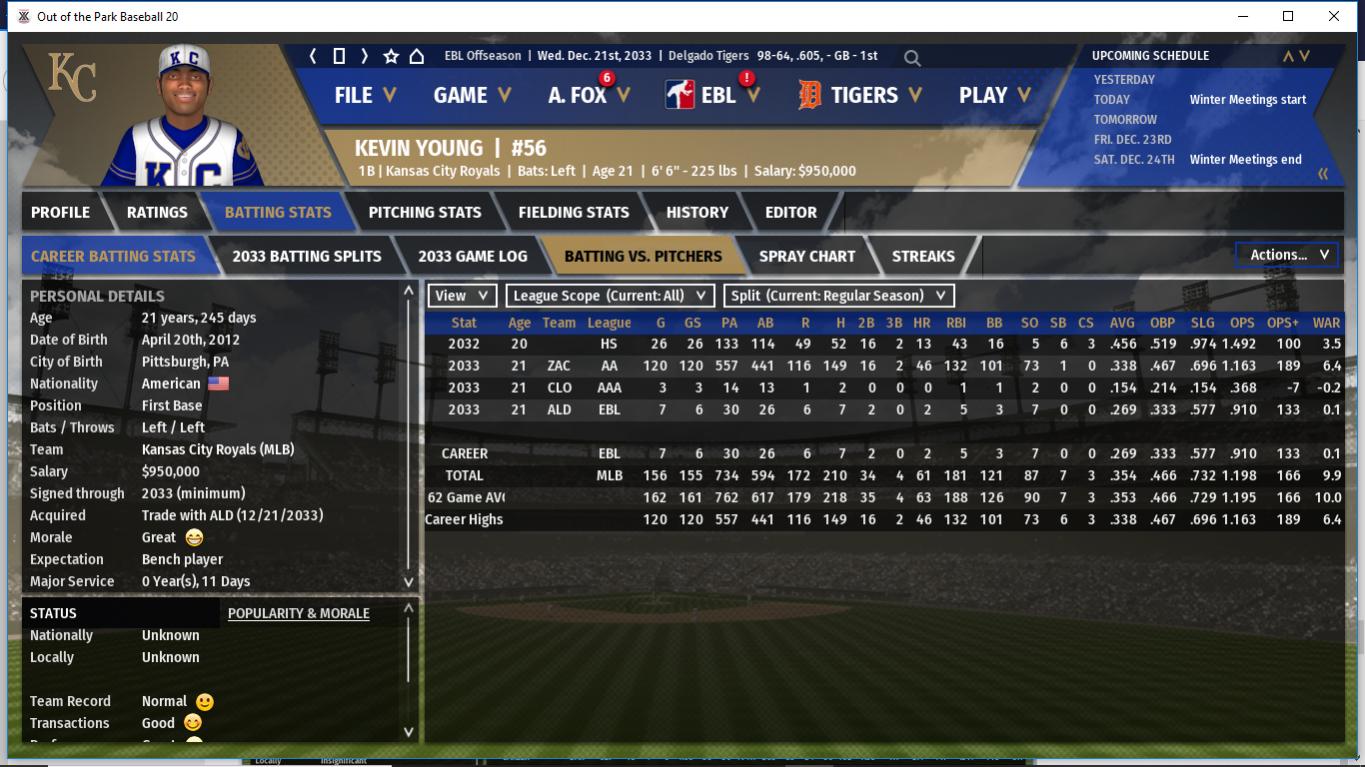Open the League Scope dropdown
The height and width of the screenshot is (767, 1365).
(x=610, y=296)
